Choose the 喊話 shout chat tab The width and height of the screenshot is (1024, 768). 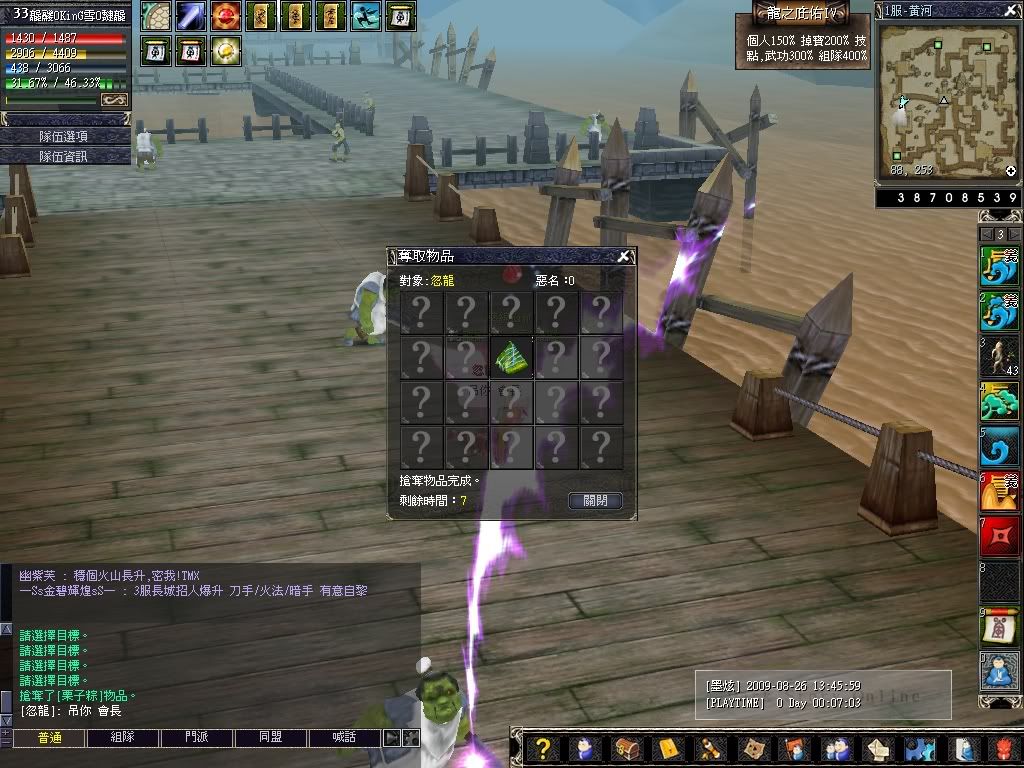(x=344, y=738)
